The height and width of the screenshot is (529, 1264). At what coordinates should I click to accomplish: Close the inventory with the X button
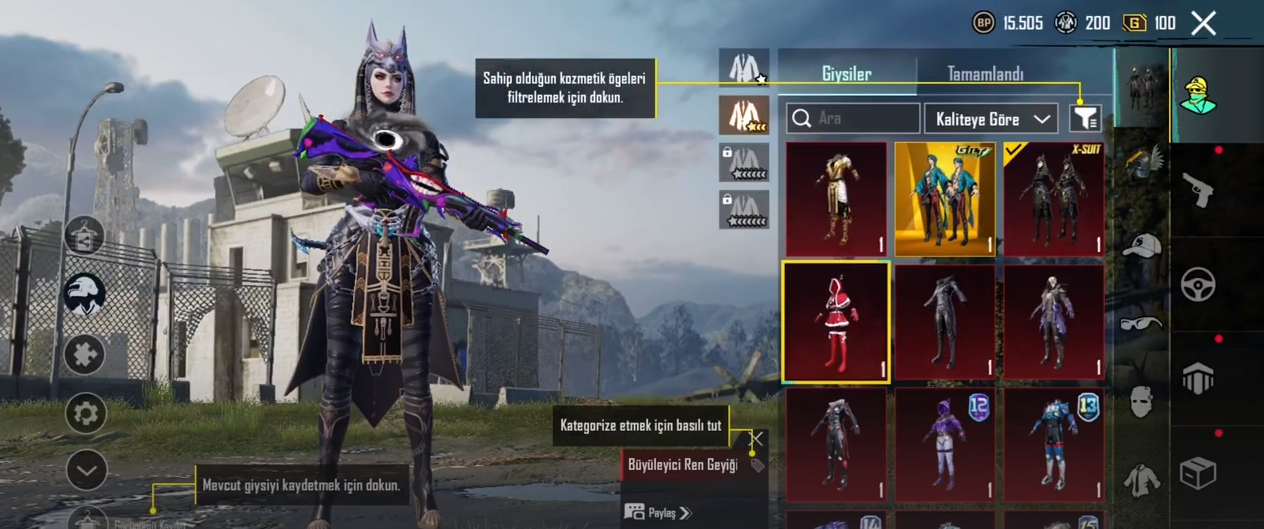coord(1203,23)
